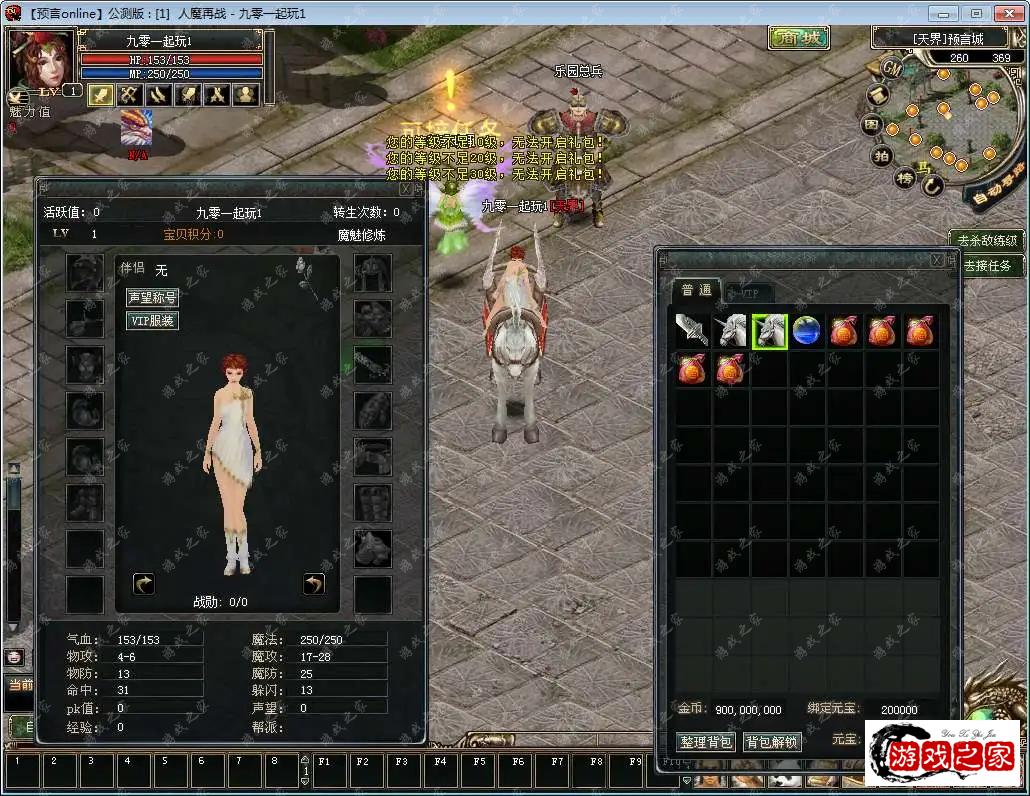Open the VIP服装 button
Image resolution: width=1030 pixels, height=796 pixels.
[x=152, y=321]
